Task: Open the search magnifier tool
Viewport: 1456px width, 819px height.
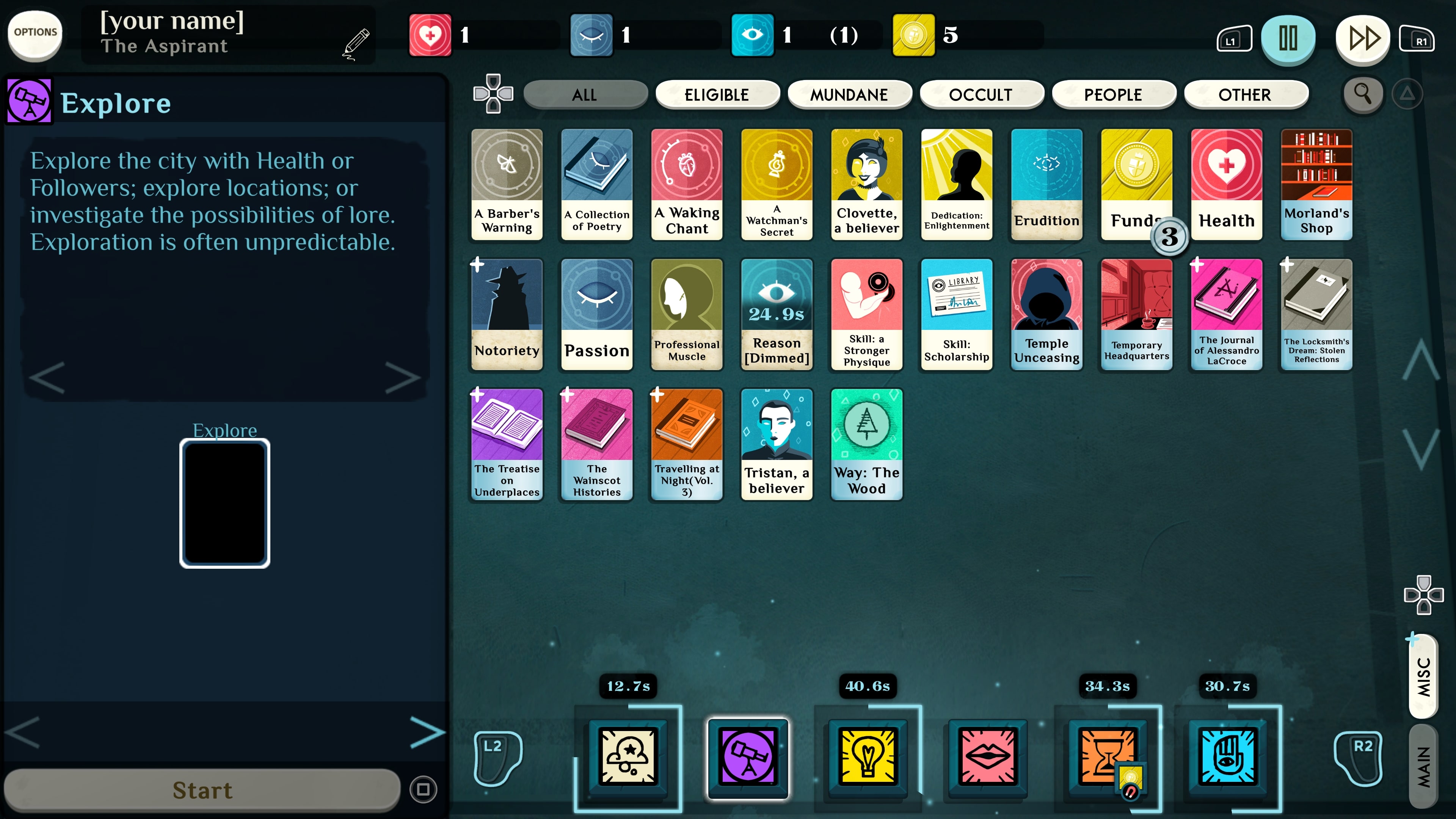Action: [x=1362, y=94]
